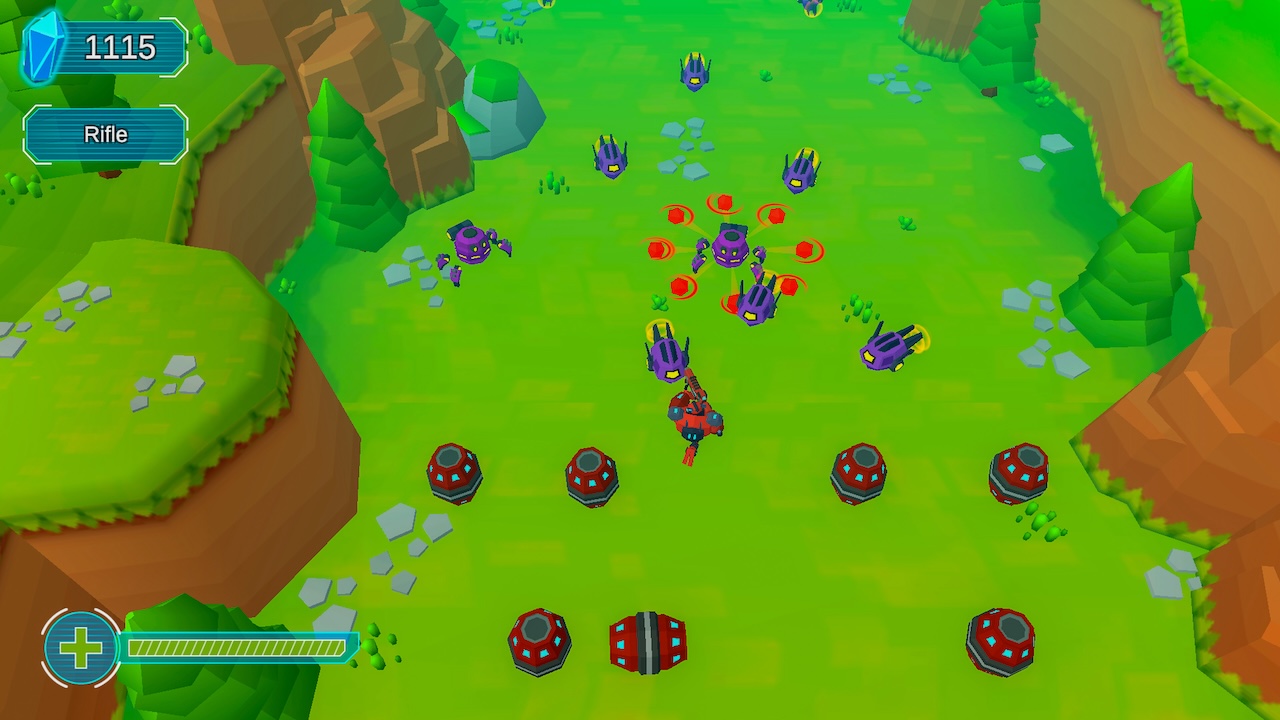Click the purple spider bot on the left
The image size is (1280, 720).
click(x=472, y=245)
